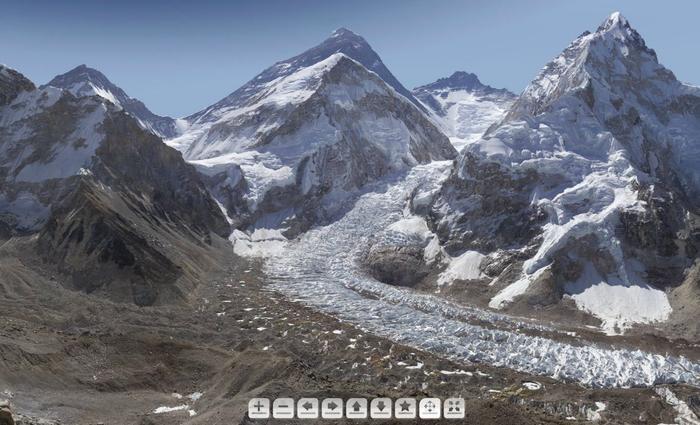
Task: Tilt the view up with the arrow
Action: click(x=356, y=407)
